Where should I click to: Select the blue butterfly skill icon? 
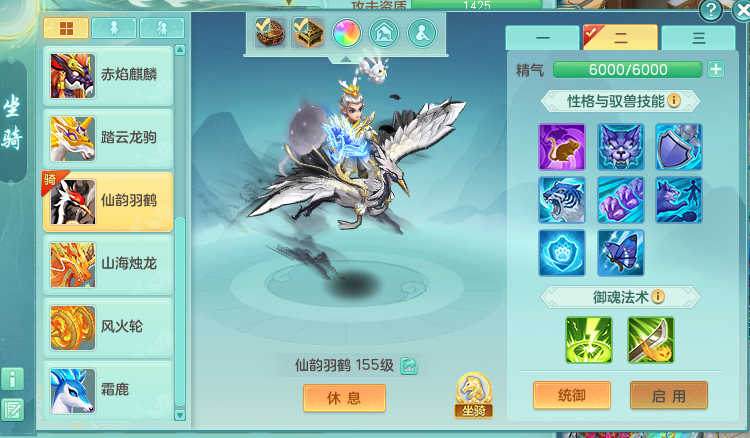(x=621, y=253)
